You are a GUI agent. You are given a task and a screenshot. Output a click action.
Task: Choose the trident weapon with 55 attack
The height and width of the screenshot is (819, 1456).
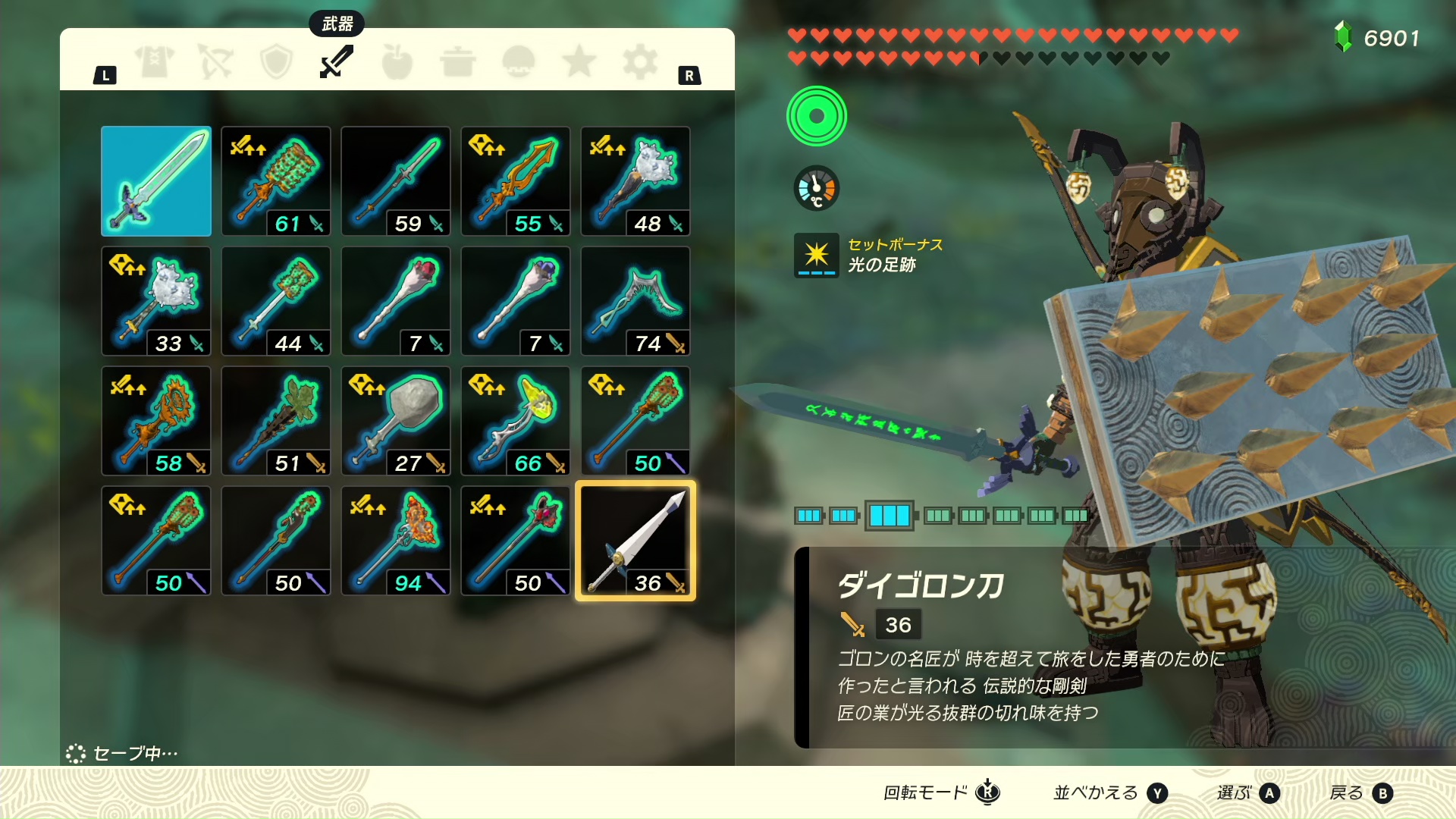[516, 181]
